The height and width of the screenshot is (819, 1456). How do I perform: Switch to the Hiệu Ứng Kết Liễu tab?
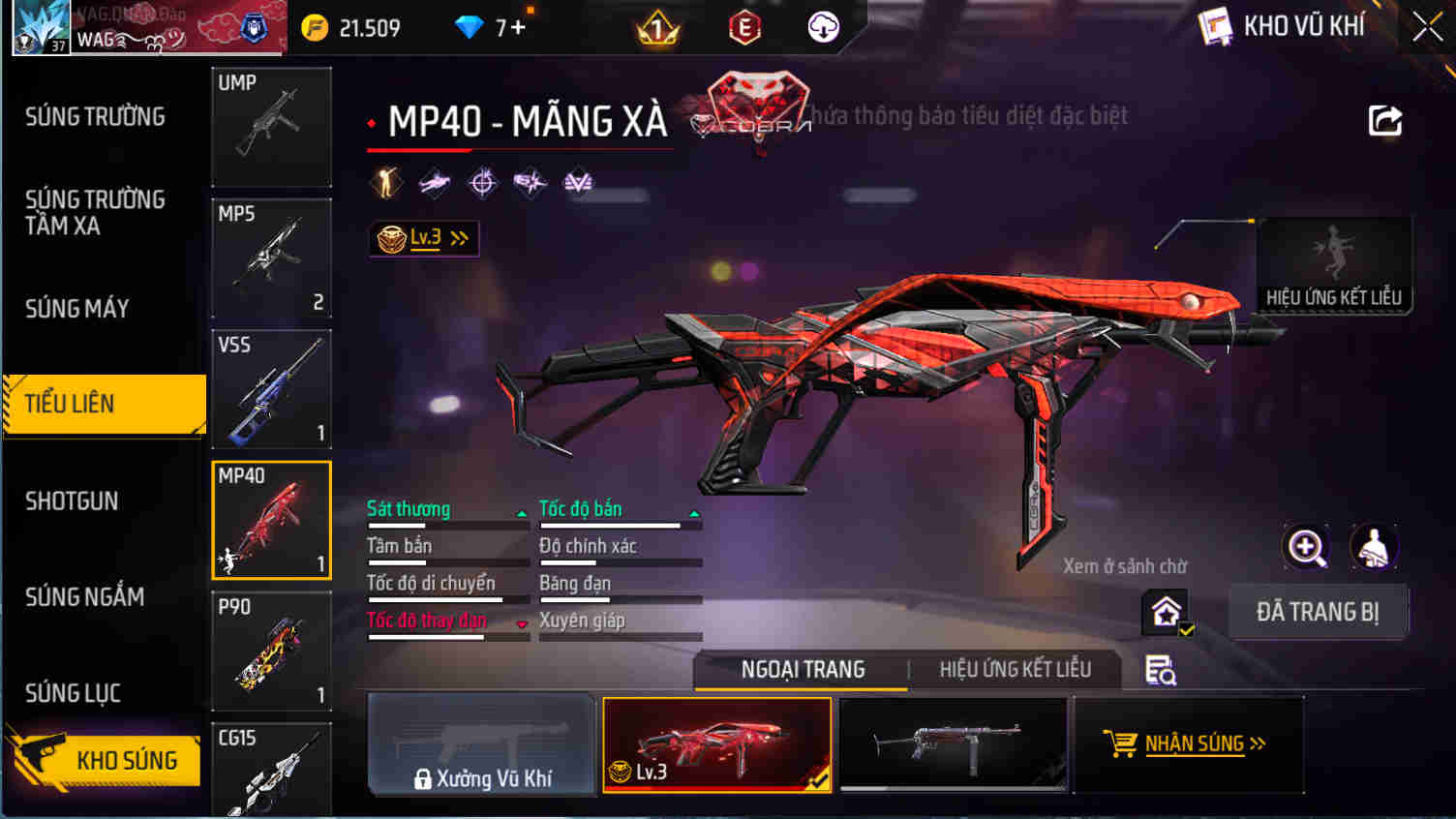pos(1014,669)
